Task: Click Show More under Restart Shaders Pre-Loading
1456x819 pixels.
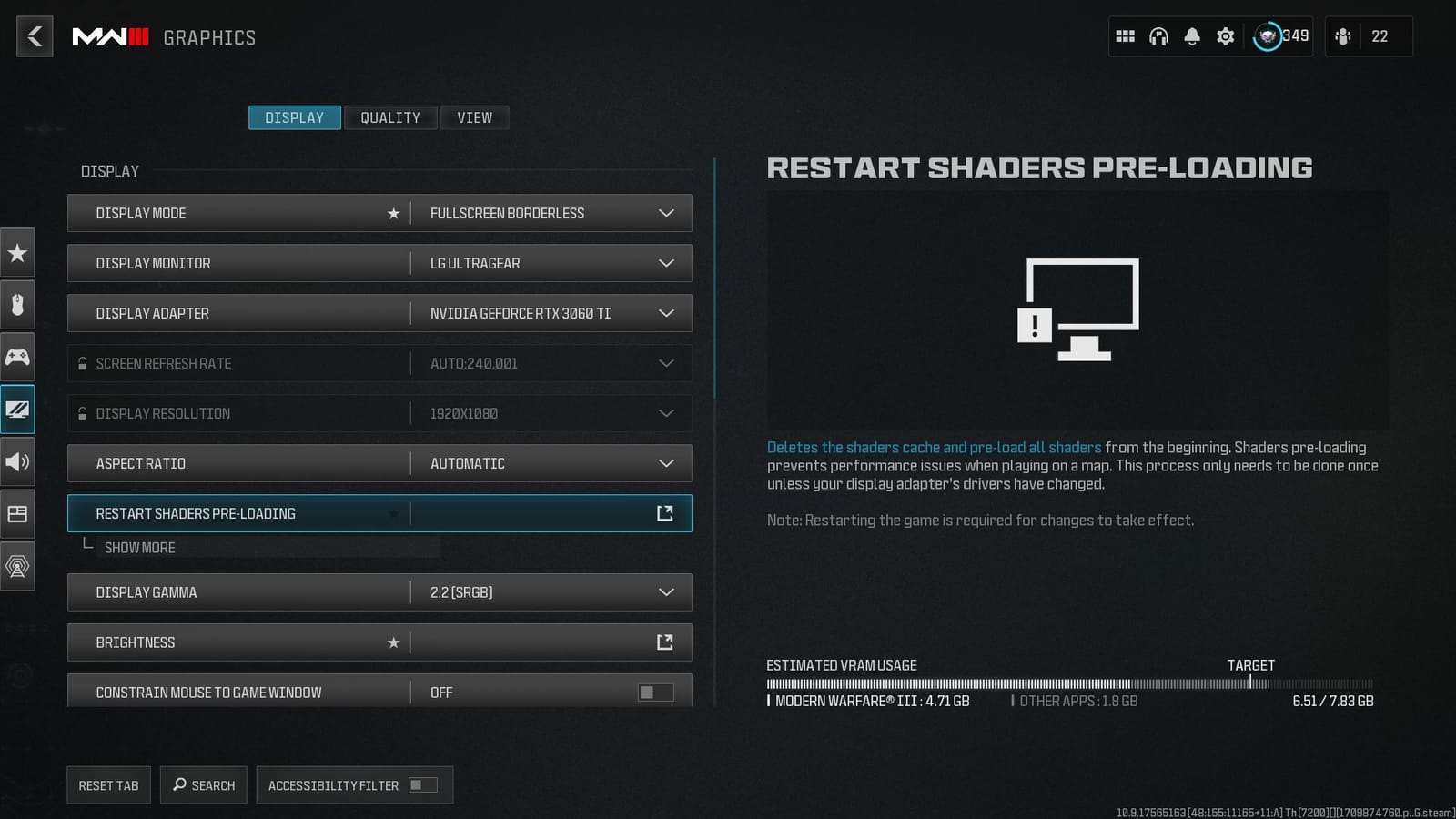Action: pos(138,547)
